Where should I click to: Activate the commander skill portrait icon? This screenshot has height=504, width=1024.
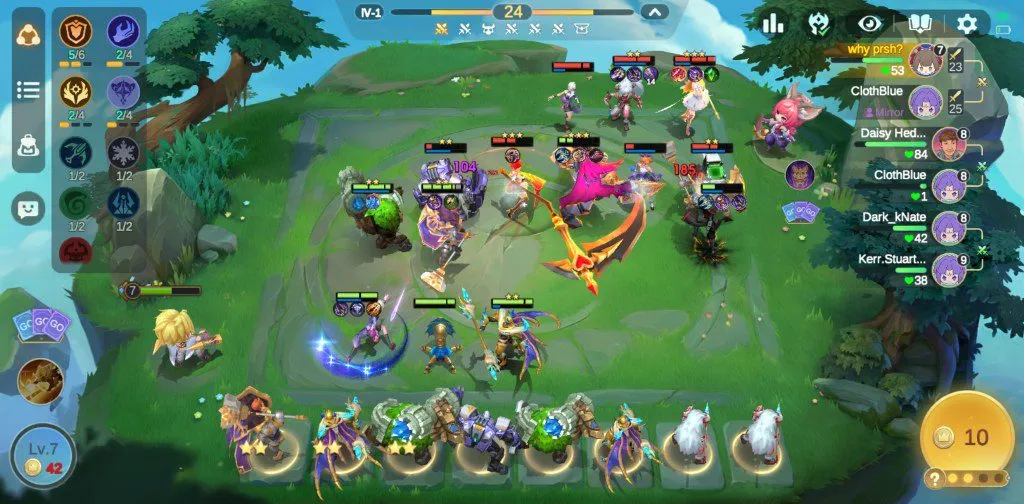[x=40, y=381]
